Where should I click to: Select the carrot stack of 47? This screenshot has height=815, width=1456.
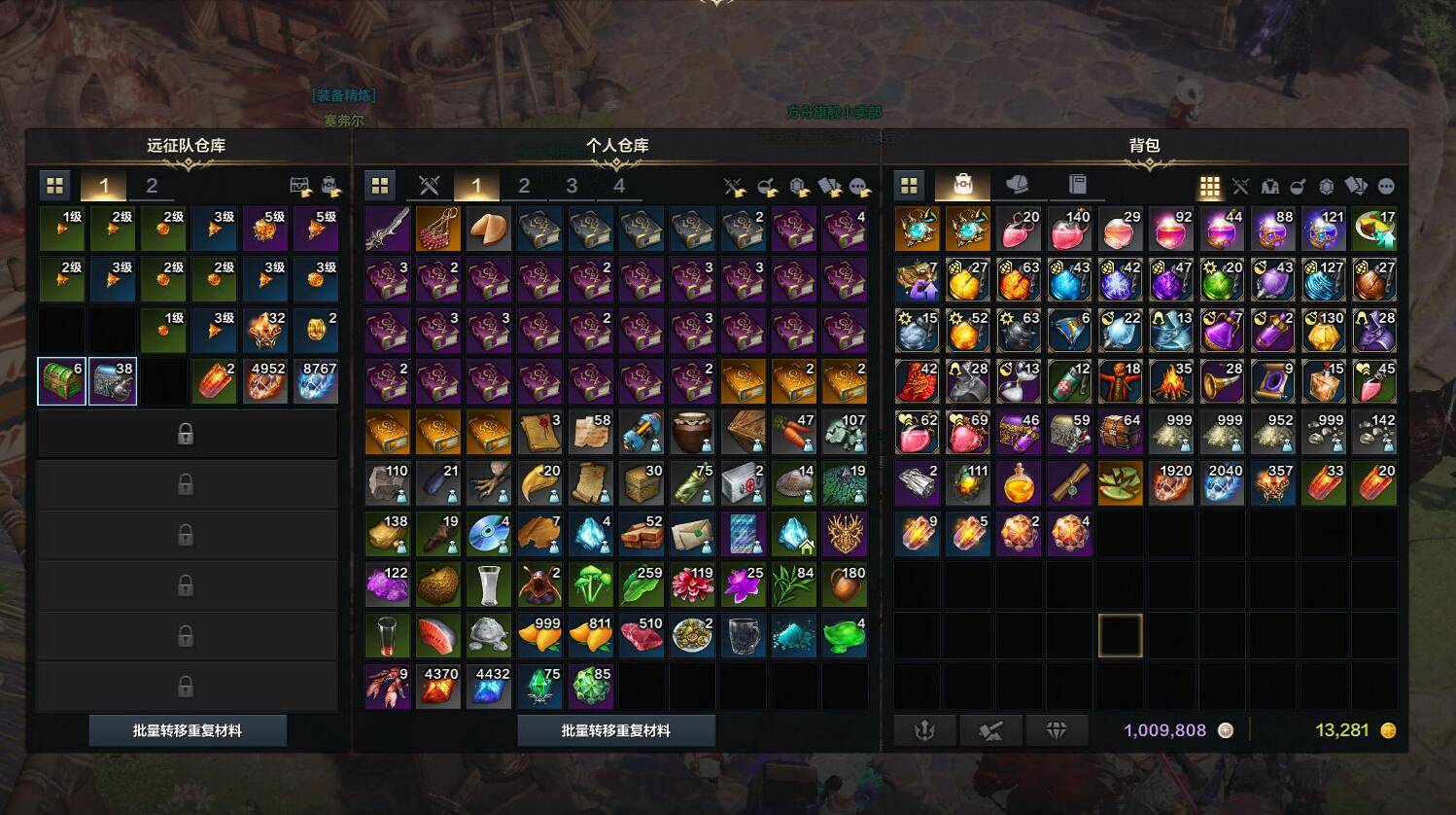[793, 432]
